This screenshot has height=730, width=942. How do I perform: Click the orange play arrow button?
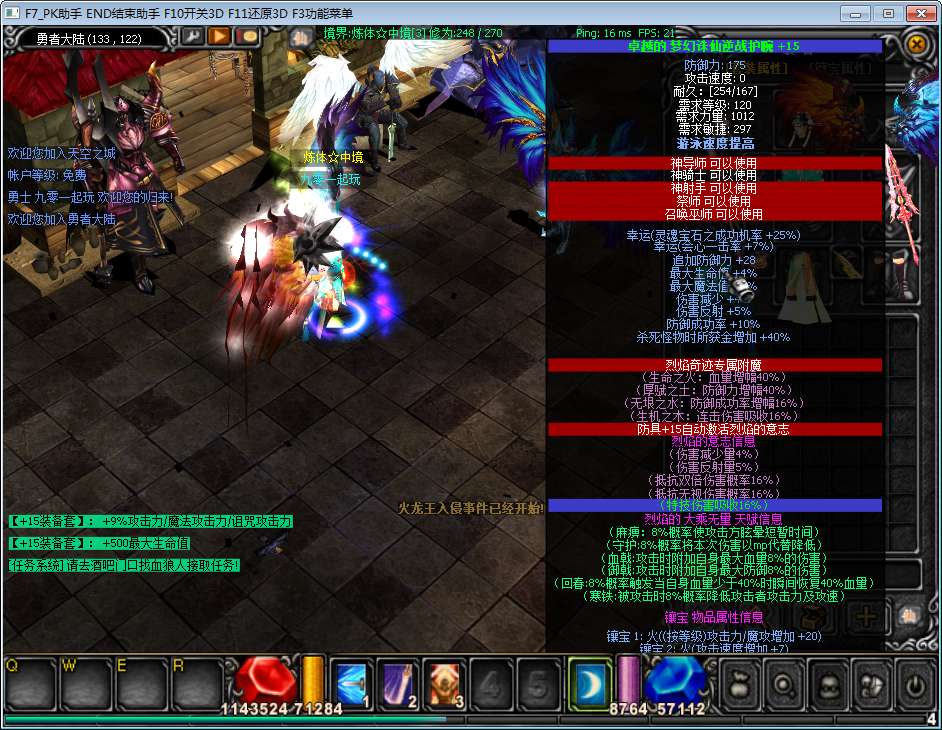[x=219, y=37]
